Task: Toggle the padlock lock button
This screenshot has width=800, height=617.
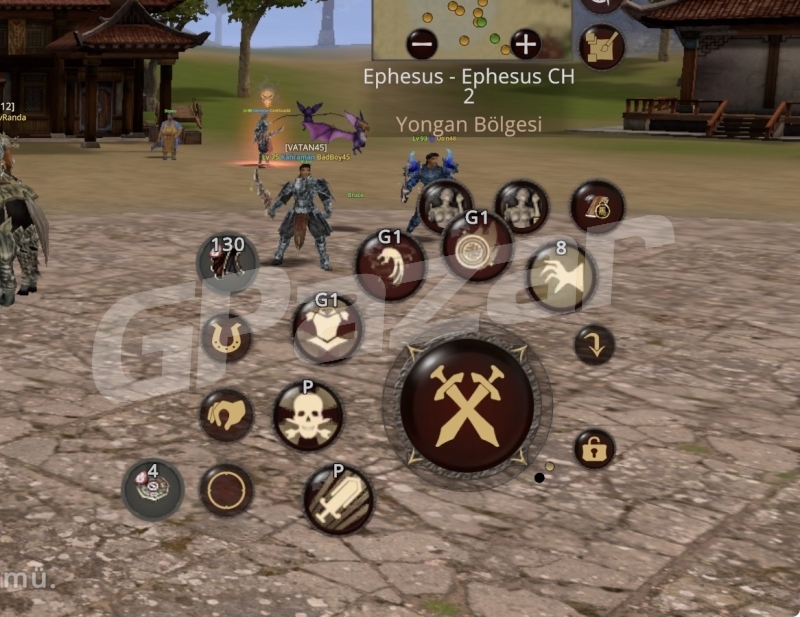Action: click(594, 450)
